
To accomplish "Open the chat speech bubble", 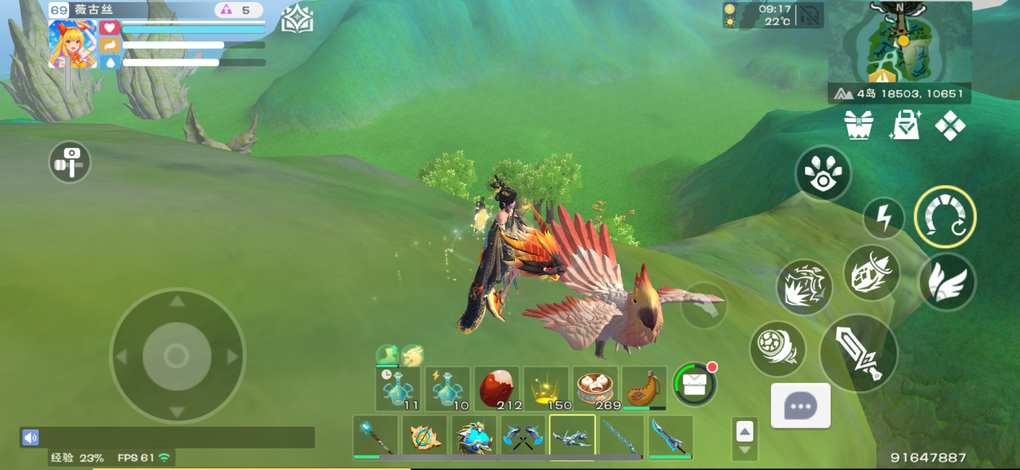I will [800, 406].
